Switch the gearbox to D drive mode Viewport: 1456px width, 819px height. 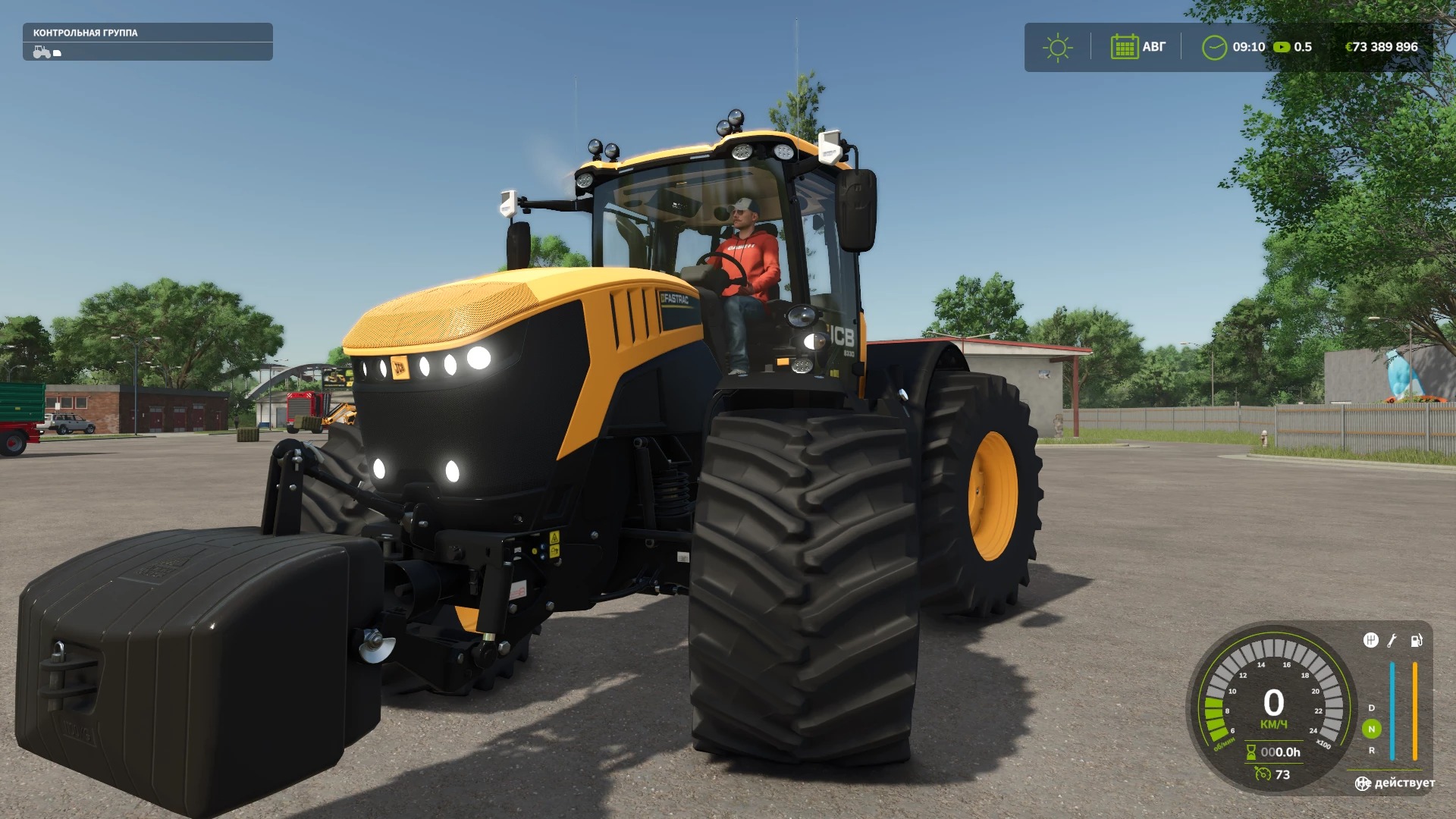(1371, 708)
